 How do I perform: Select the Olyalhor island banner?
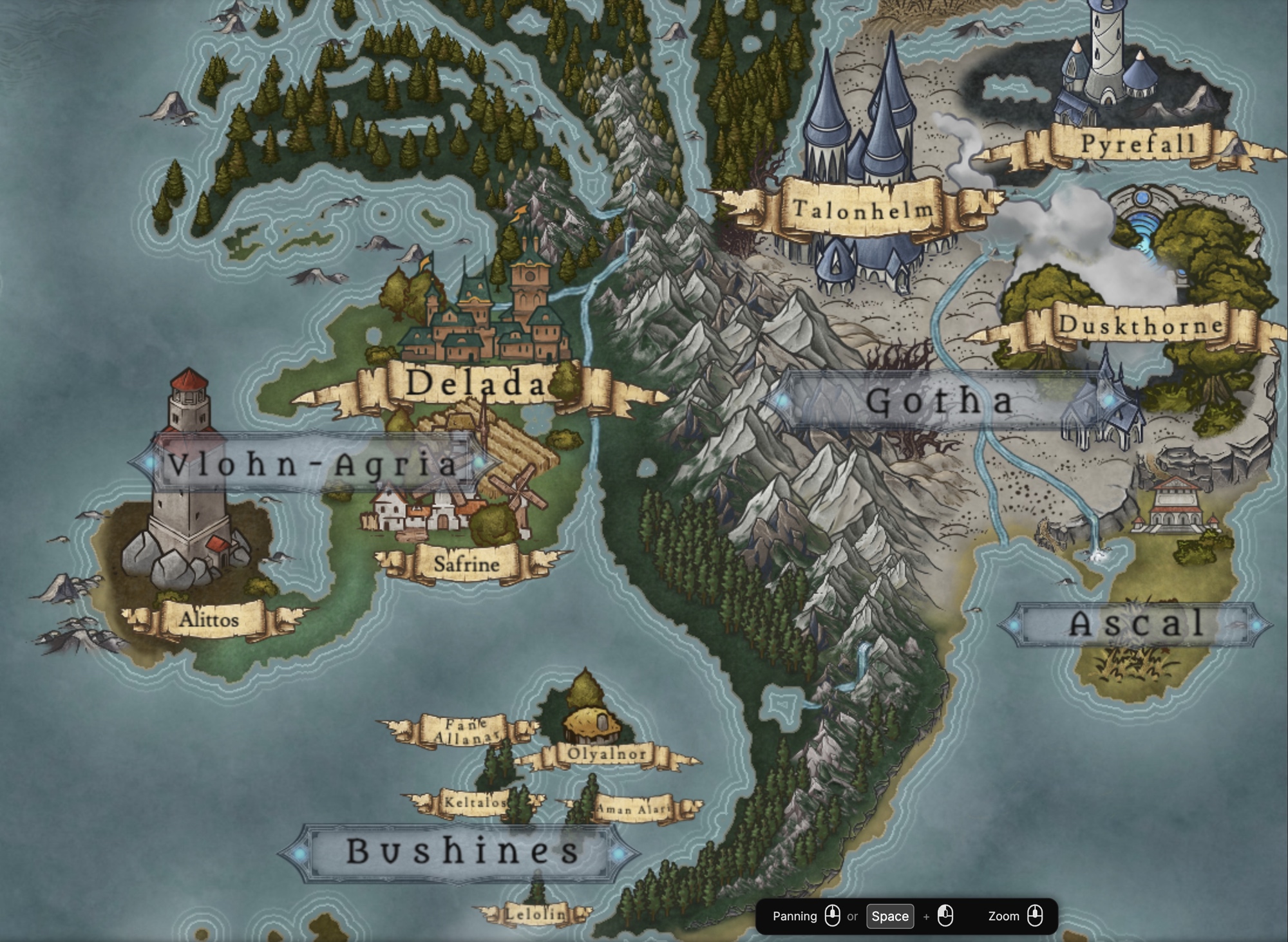(x=606, y=754)
